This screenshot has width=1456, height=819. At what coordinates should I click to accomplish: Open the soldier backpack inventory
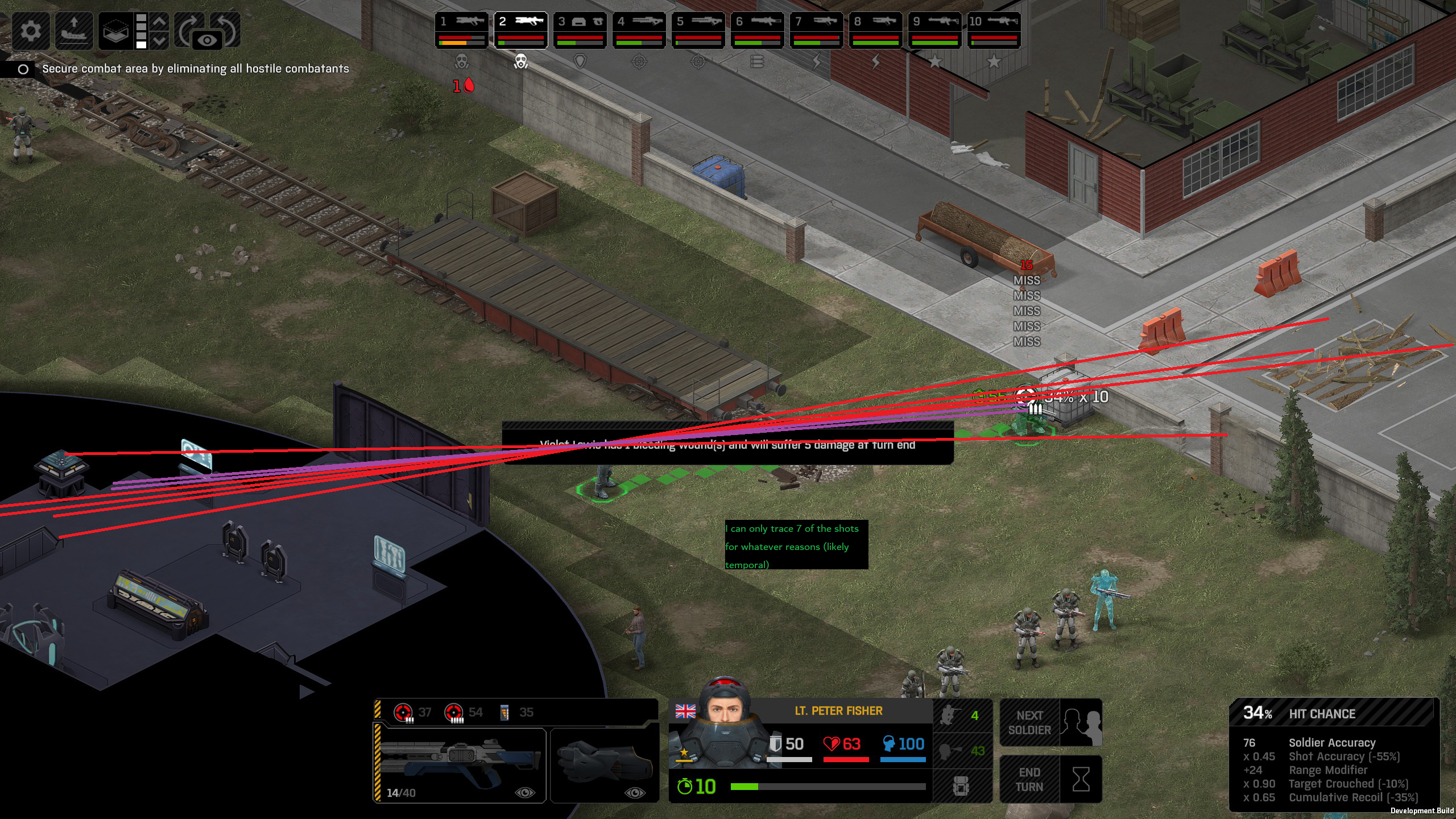pos(961,786)
